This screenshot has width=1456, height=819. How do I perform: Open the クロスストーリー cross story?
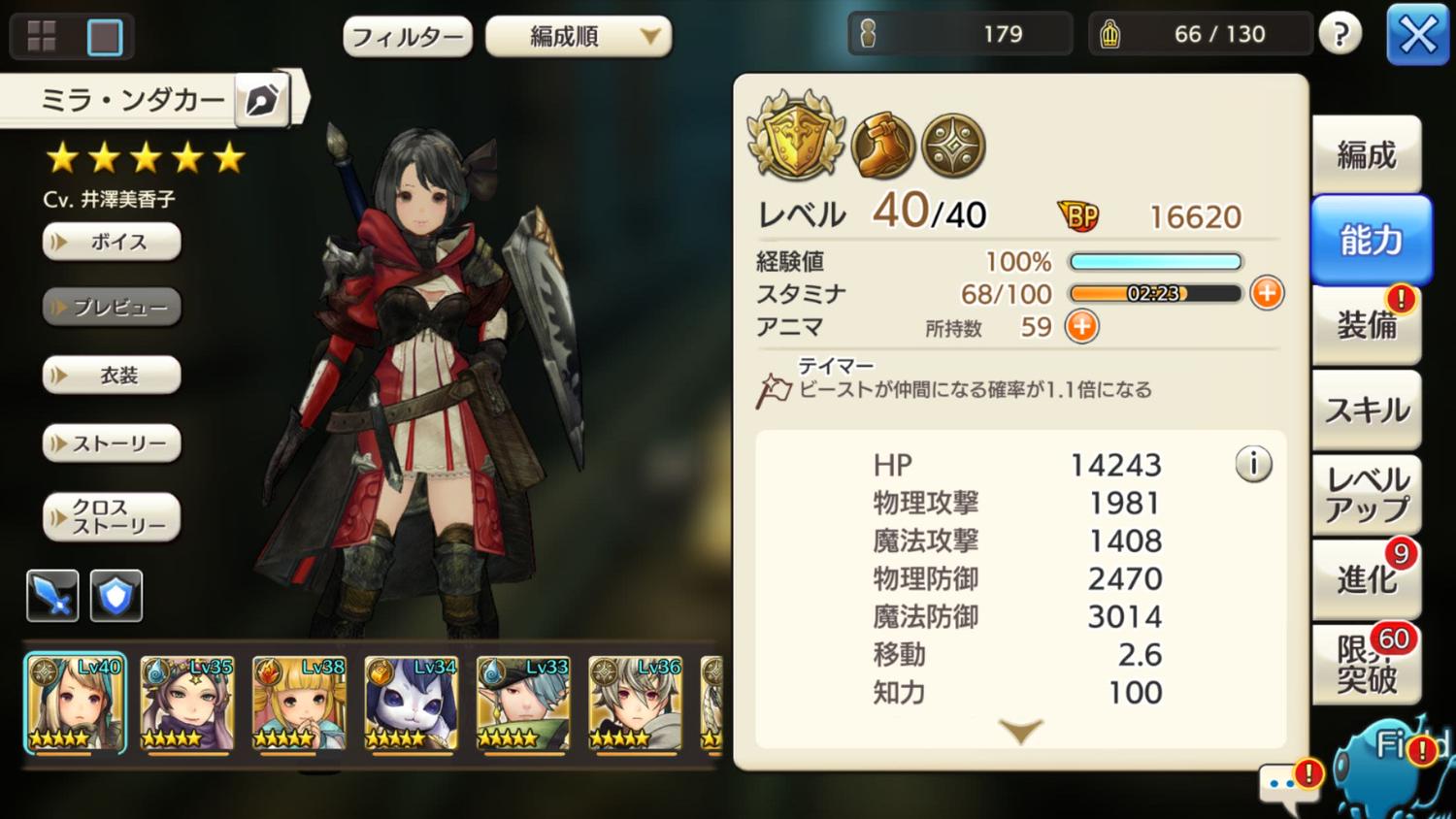[x=112, y=517]
